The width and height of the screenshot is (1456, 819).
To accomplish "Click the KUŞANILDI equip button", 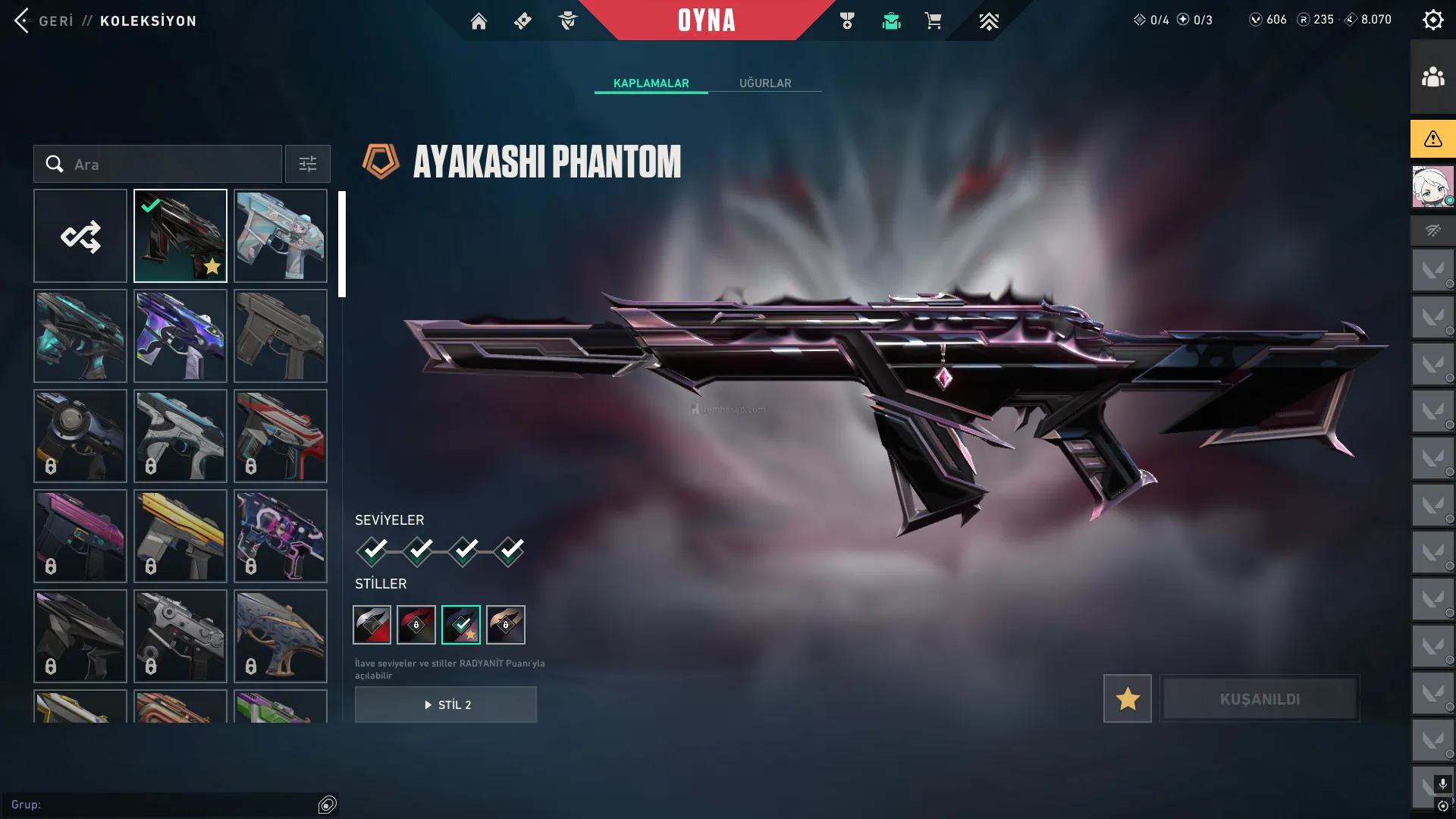I will tap(1260, 698).
